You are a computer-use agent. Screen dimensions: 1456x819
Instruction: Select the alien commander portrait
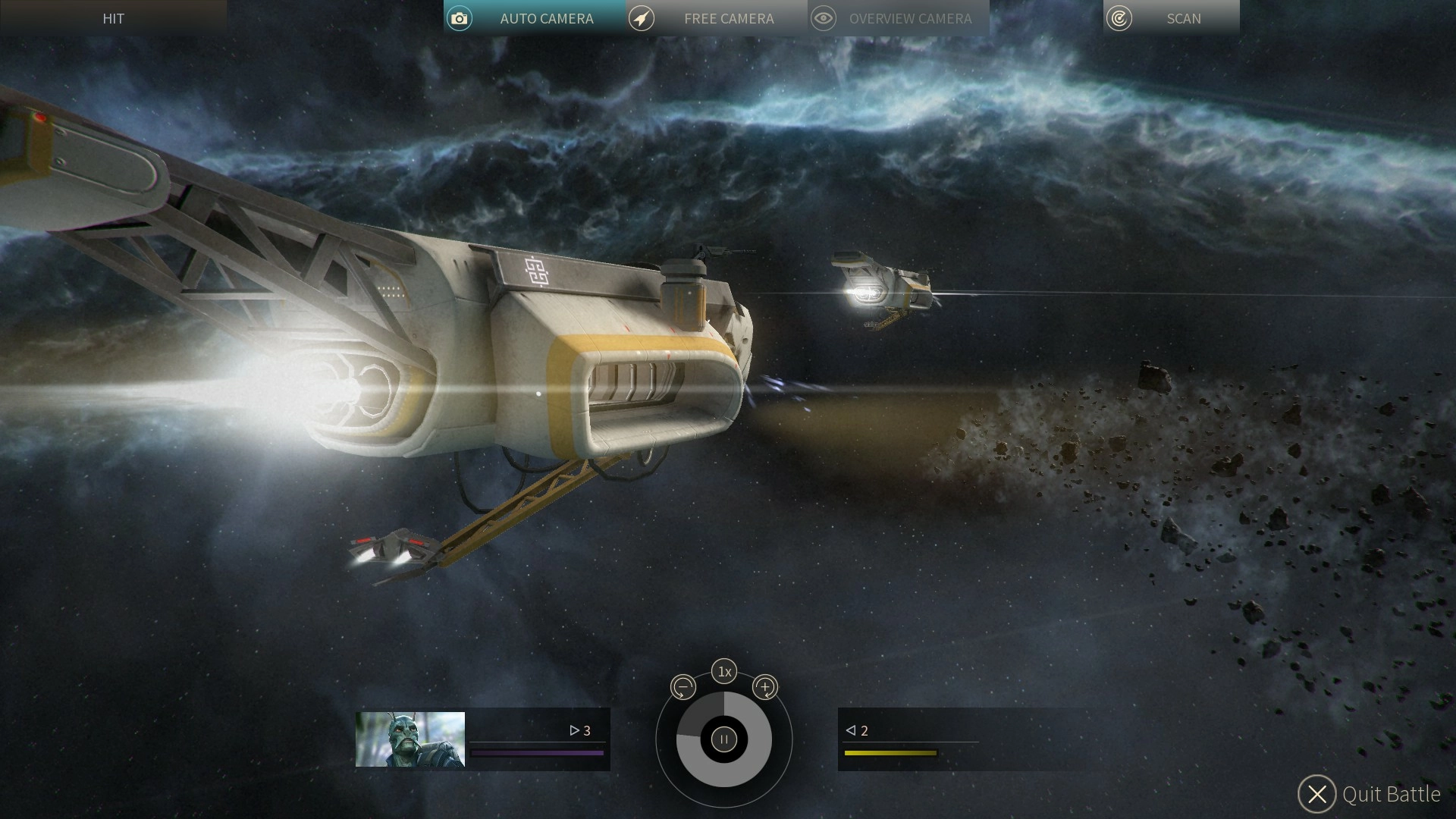[x=410, y=739]
